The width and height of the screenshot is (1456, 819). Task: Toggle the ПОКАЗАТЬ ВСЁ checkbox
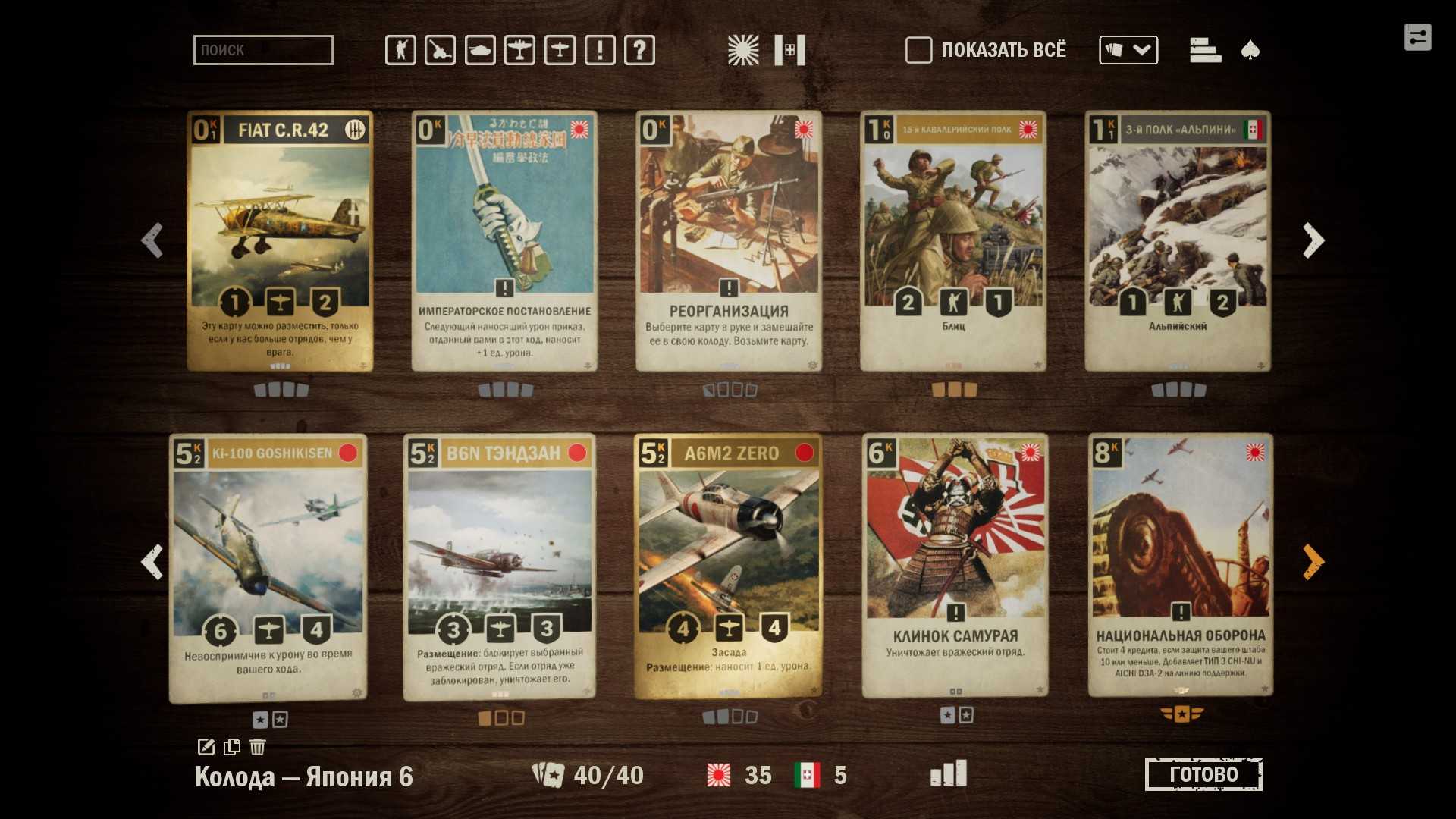(x=918, y=50)
